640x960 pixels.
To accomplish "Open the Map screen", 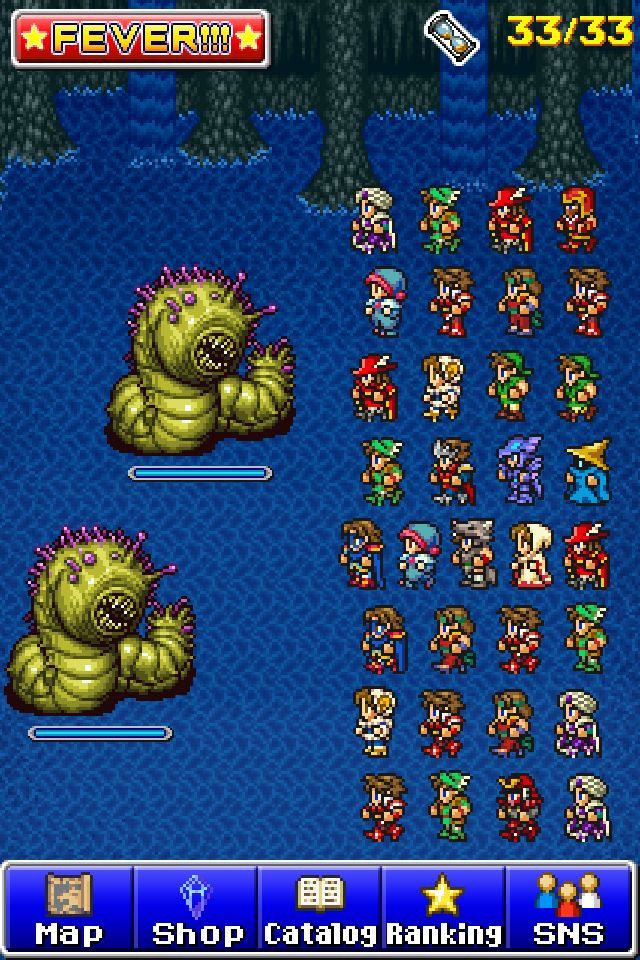I will [69, 909].
